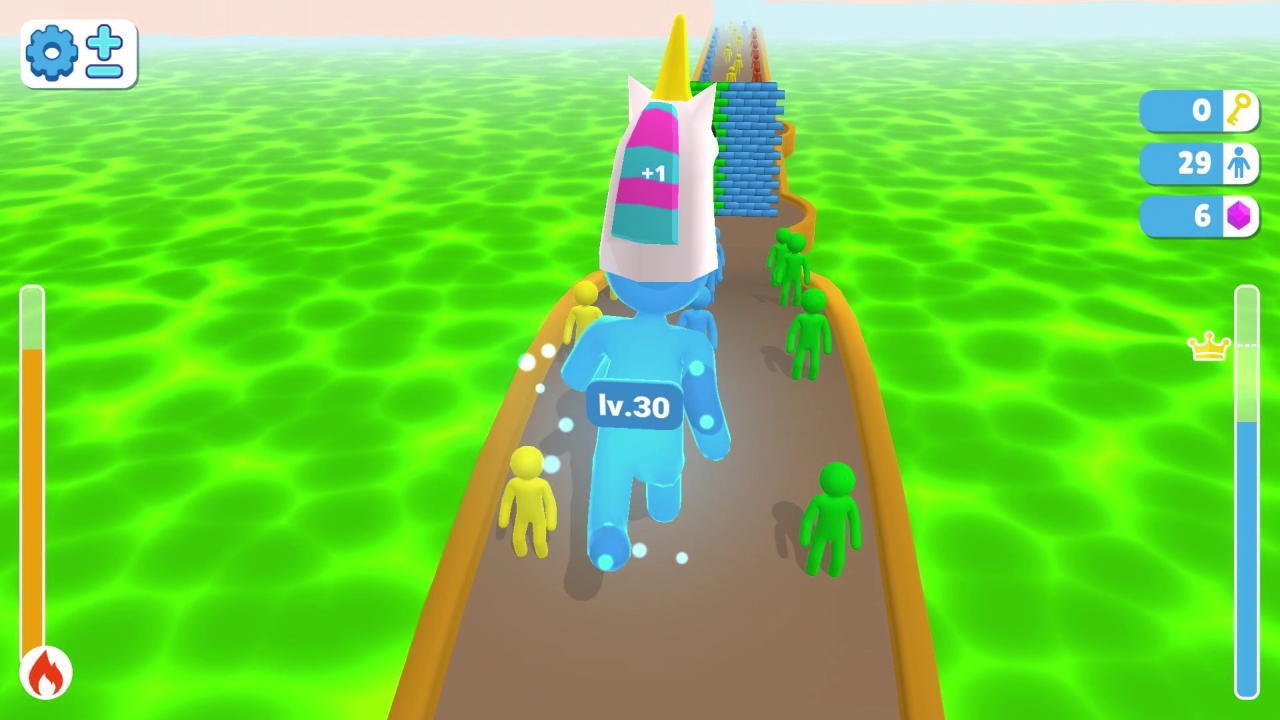Tap the gem counter showing 6
1280x720 pixels.
[1200, 216]
